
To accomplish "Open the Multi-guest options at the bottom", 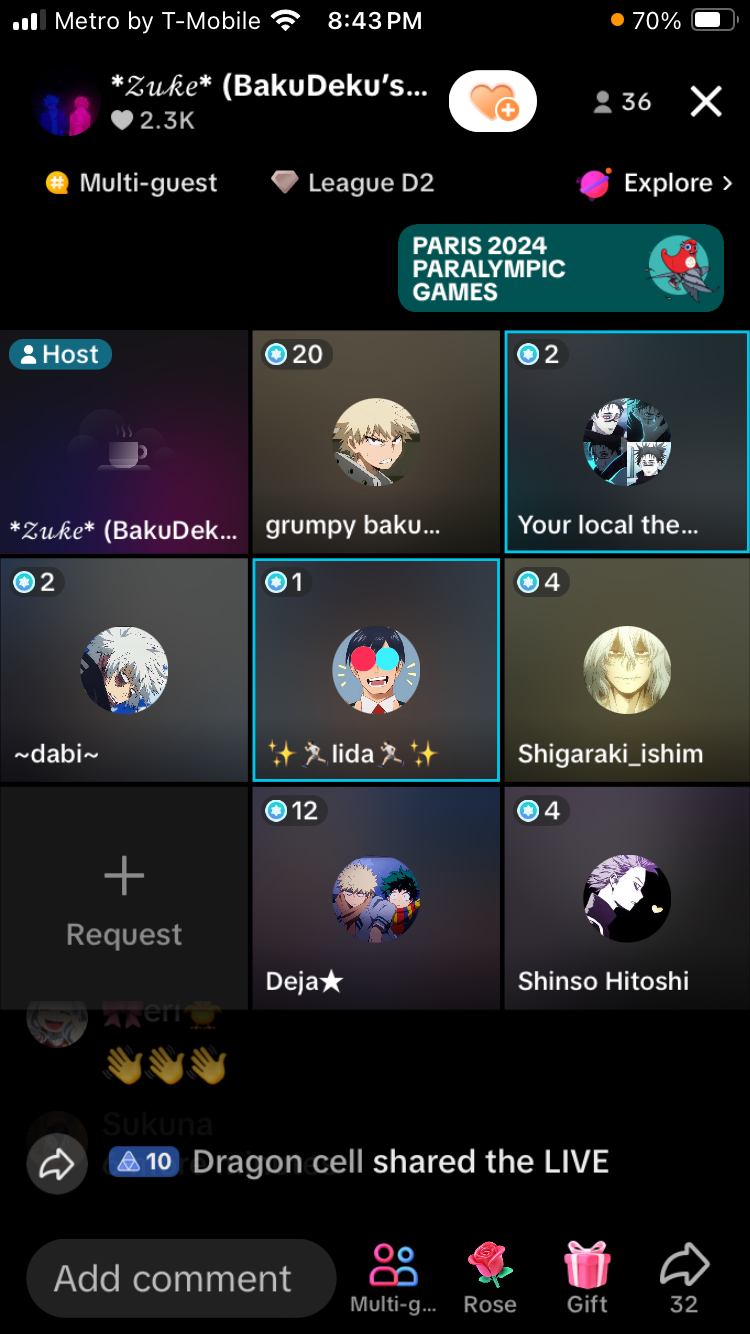I will point(393,1277).
